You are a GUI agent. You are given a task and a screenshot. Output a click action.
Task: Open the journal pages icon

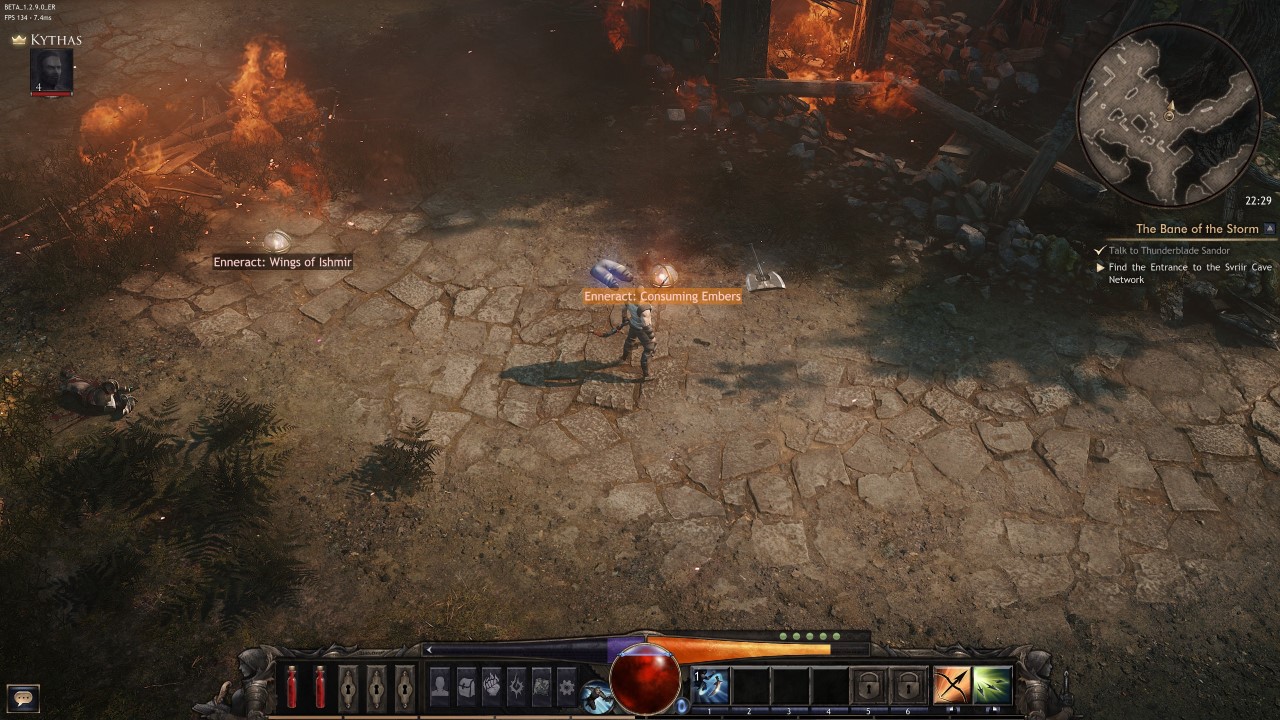pos(541,686)
